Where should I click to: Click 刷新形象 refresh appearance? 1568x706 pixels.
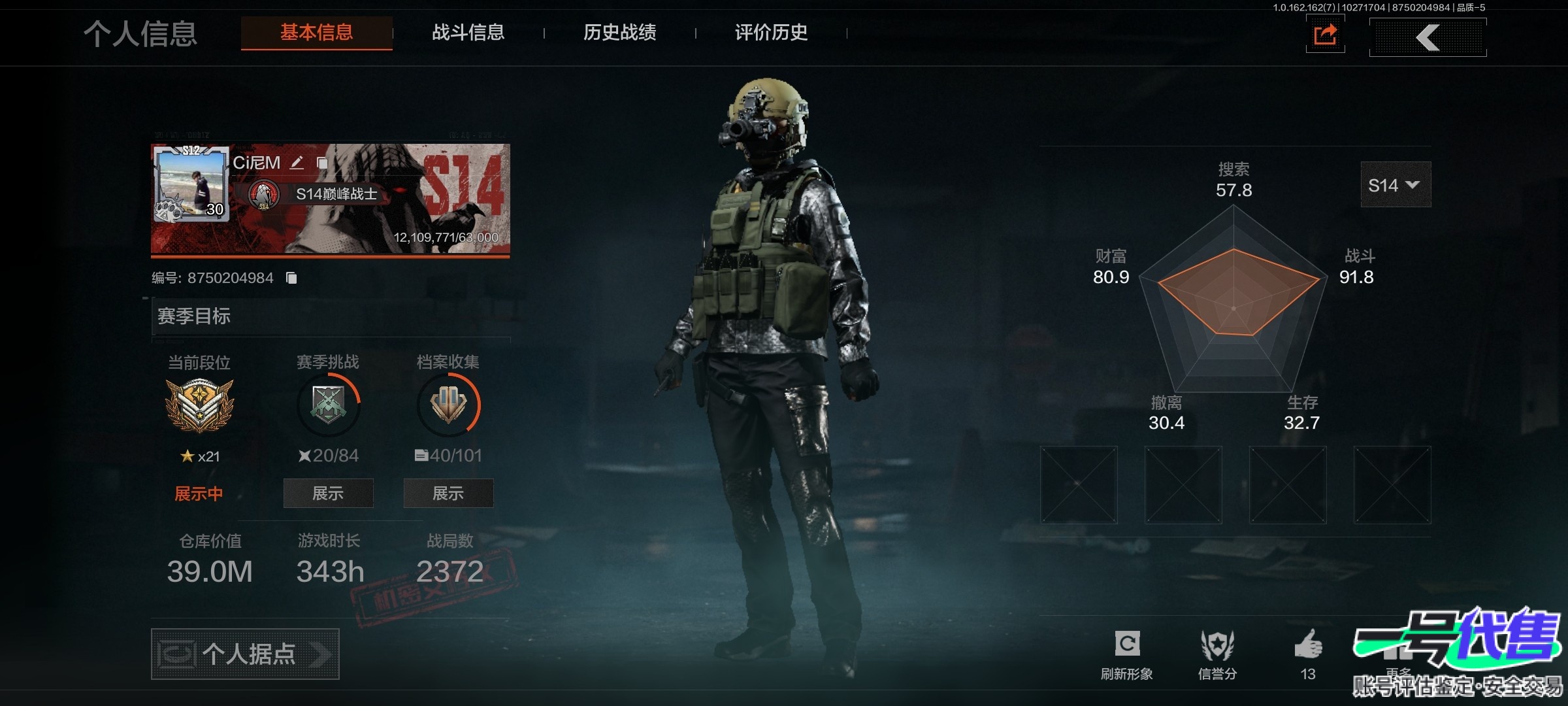pyautogui.click(x=1127, y=654)
